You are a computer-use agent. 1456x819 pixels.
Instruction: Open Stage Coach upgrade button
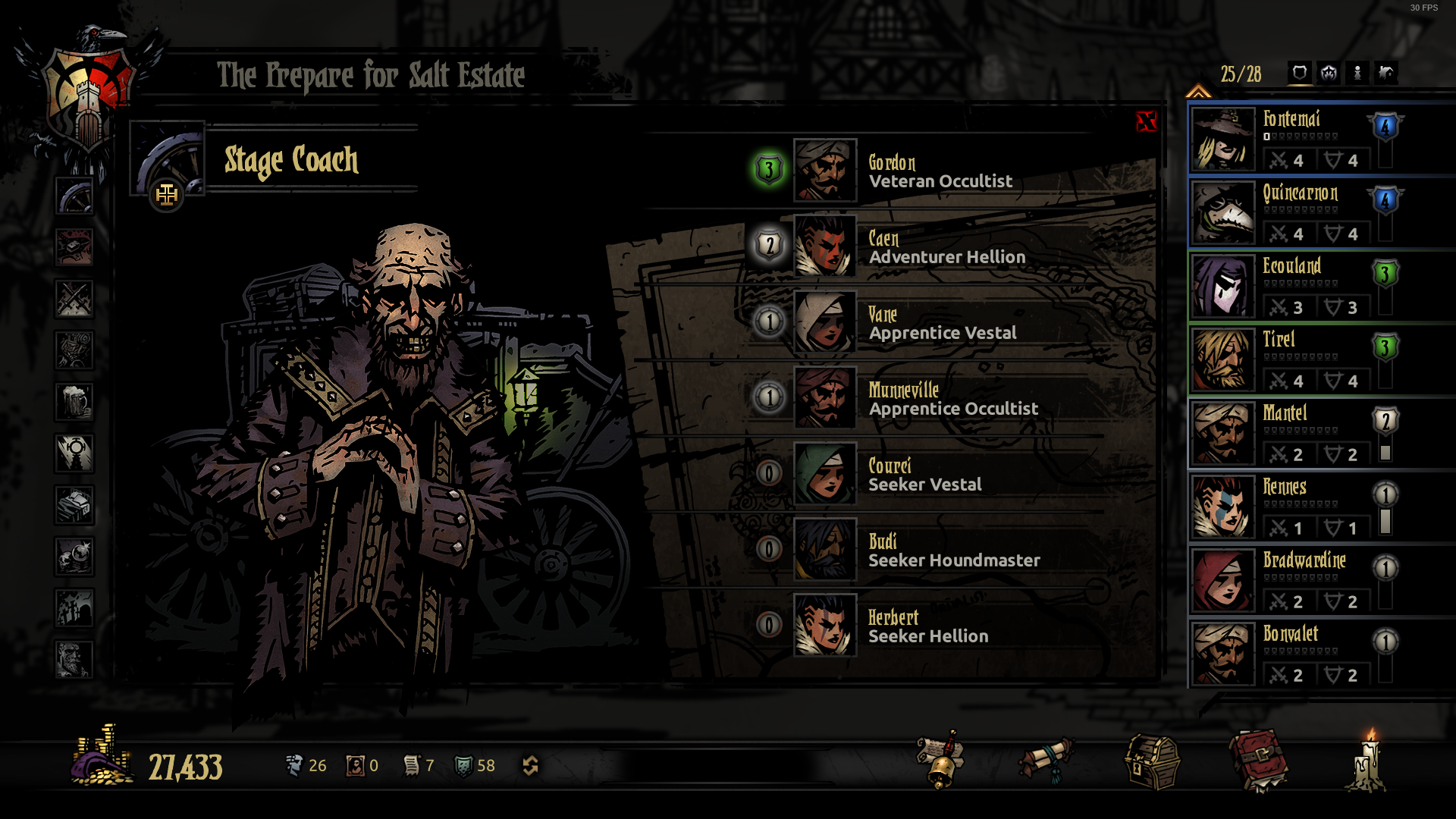pyautogui.click(x=167, y=196)
